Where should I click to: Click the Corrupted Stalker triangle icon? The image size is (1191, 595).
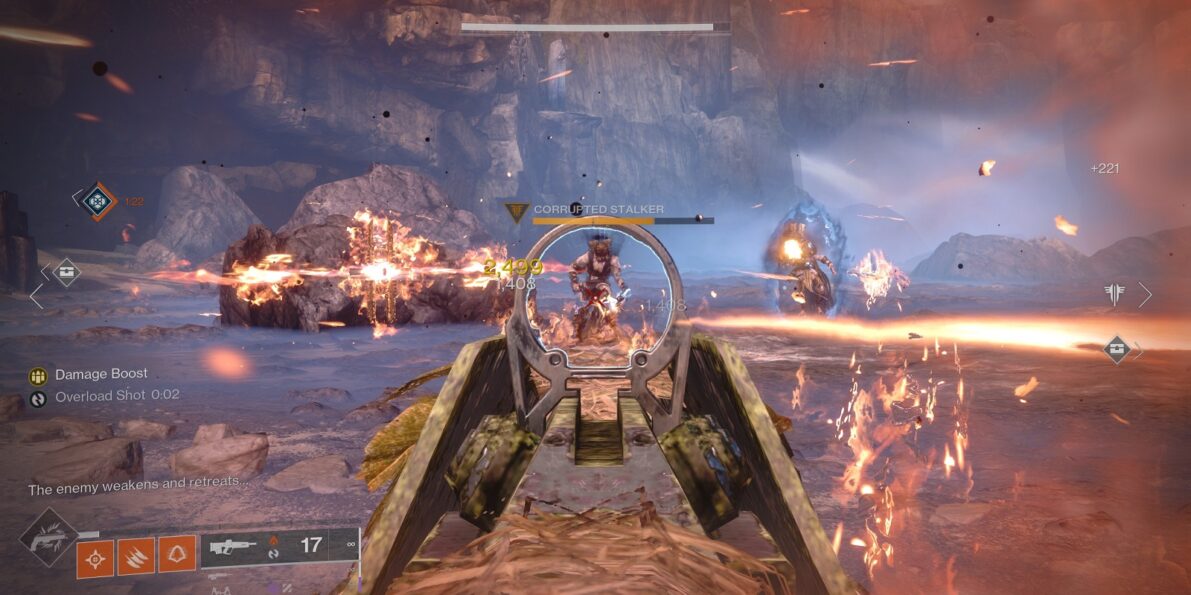(x=517, y=212)
